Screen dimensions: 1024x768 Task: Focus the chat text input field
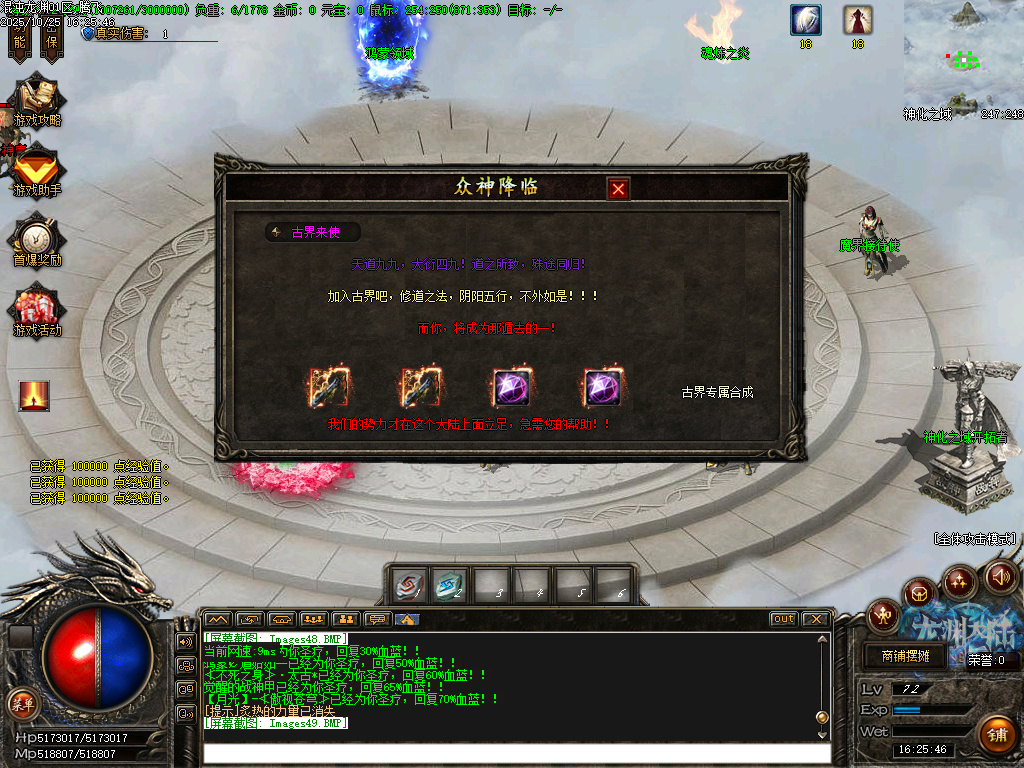click(x=515, y=753)
